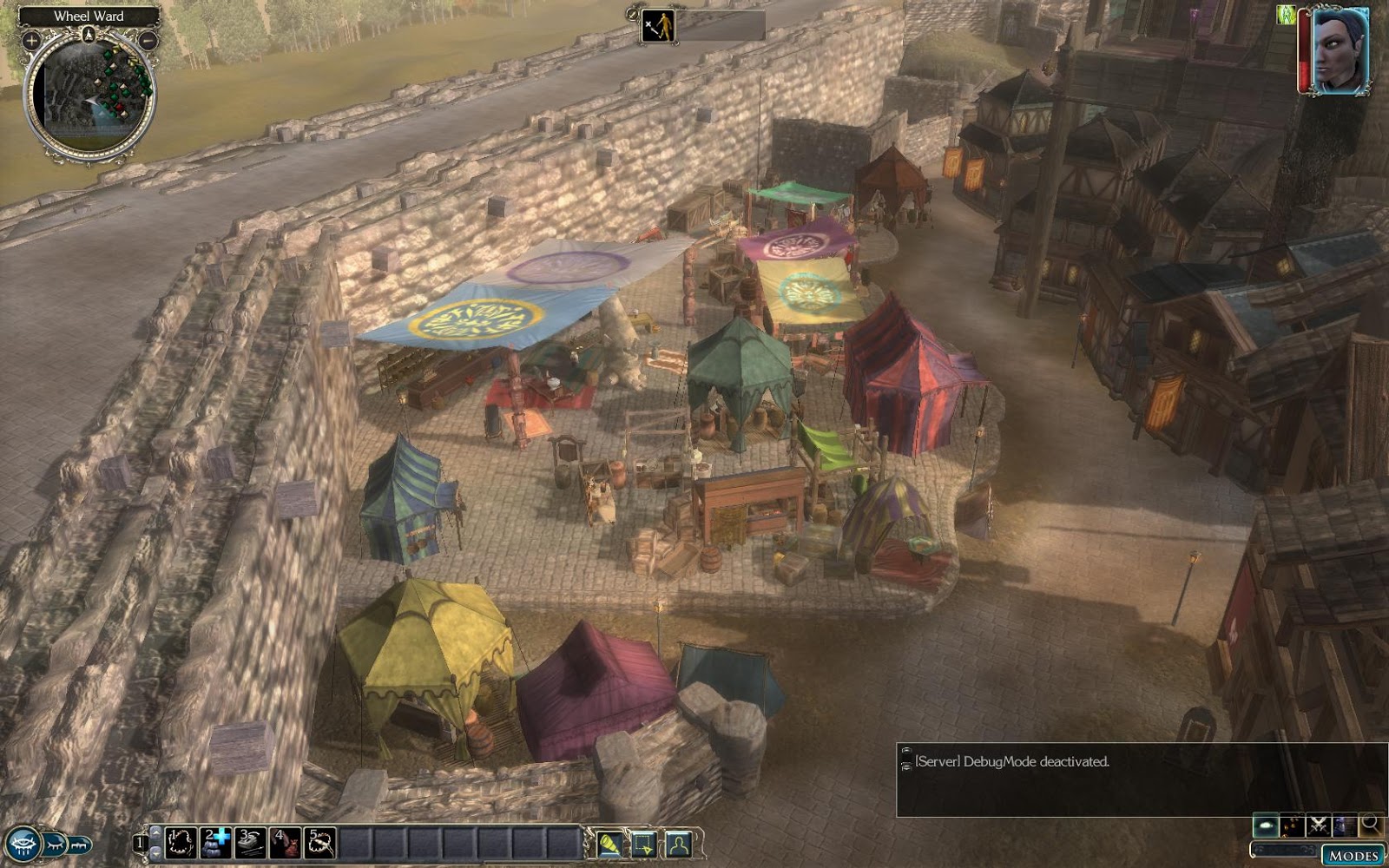Use hotbar slot 2 with blue cross
The height and width of the screenshot is (868, 1389).
pos(215,843)
